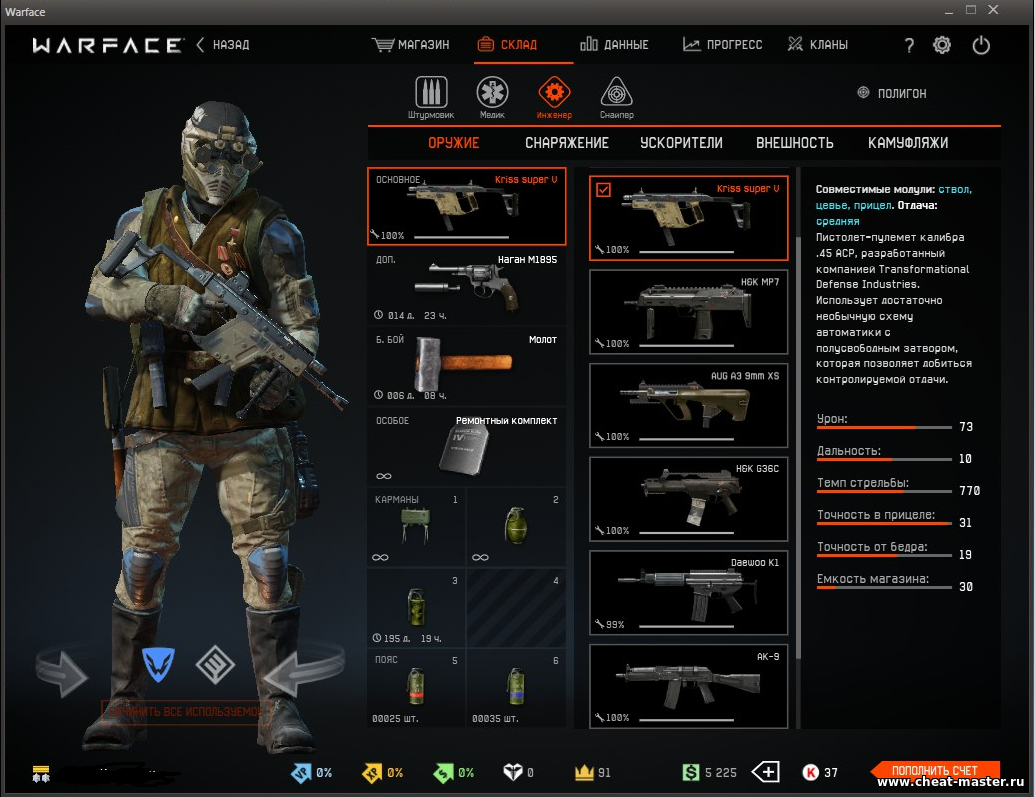This screenshot has width=1035, height=797.
Task: Select the Медик class icon
Action: [x=492, y=96]
